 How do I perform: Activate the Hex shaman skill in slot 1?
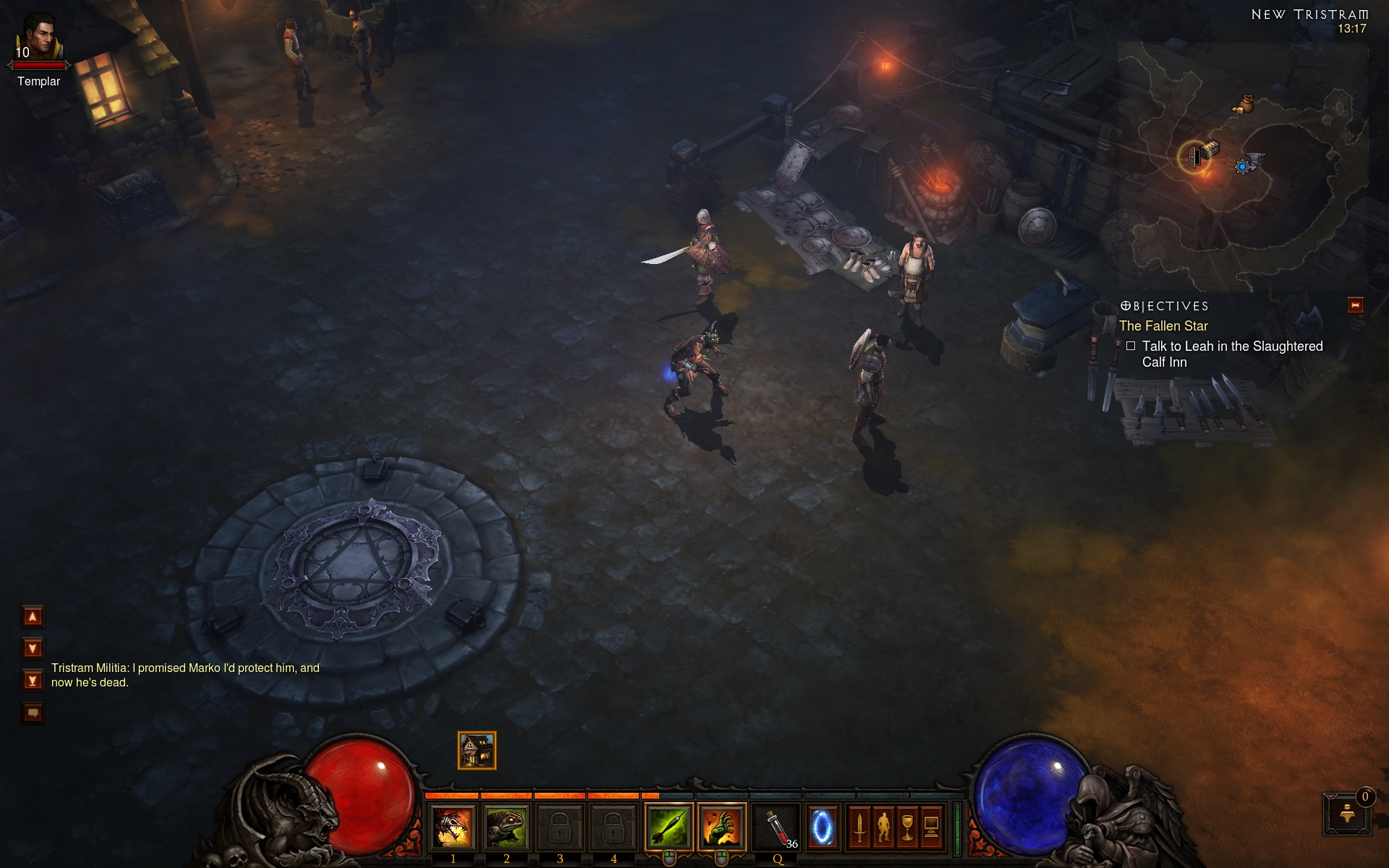click(453, 827)
